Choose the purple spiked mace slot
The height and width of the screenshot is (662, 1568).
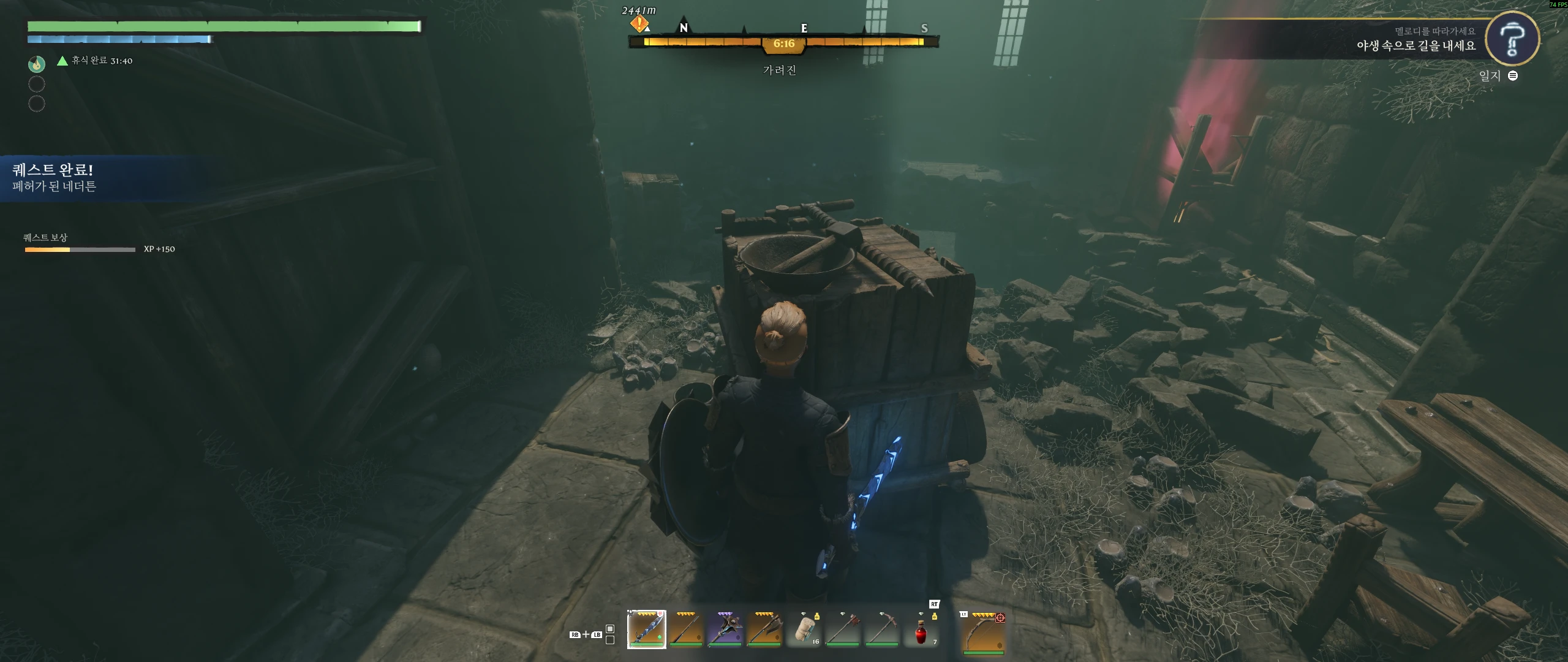725,629
